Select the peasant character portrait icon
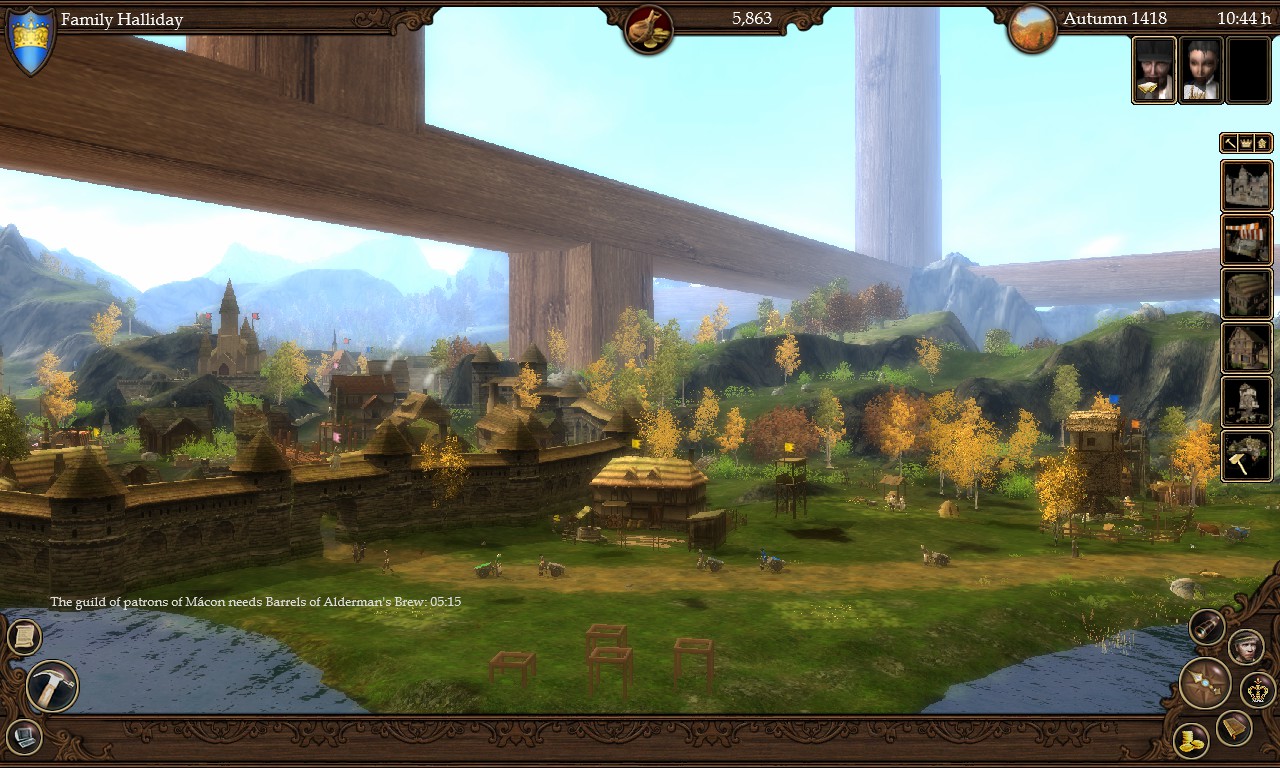Image resolution: width=1280 pixels, height=768 pixels. (x=1245, y=647)
